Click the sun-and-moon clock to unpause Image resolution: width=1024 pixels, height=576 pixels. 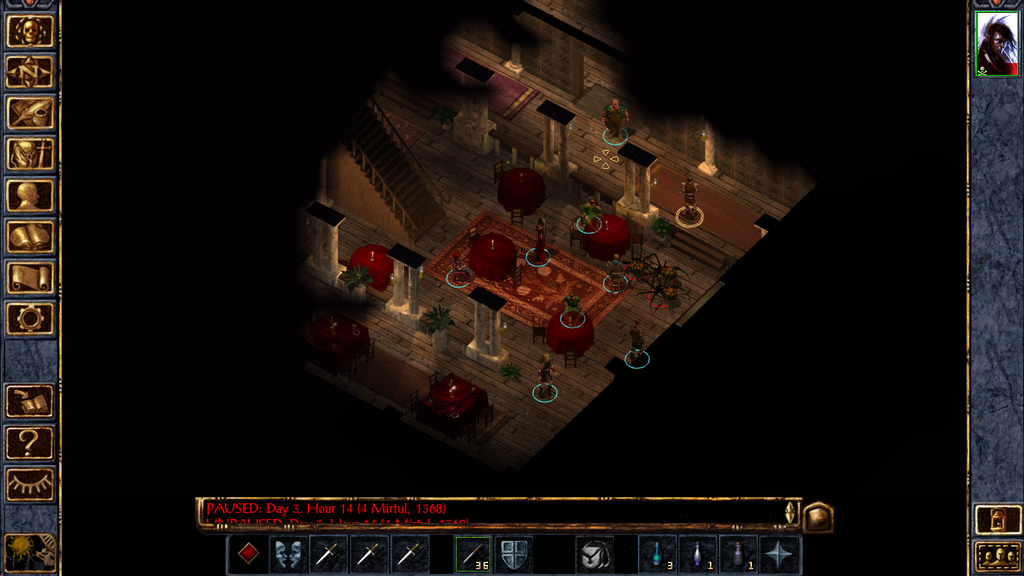click(28, 551)
